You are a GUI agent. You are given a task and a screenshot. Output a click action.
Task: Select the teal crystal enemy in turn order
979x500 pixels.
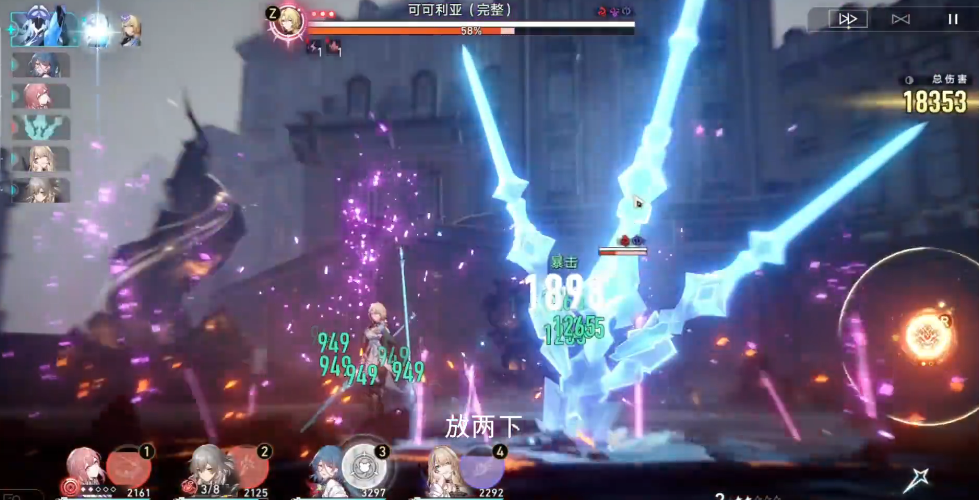click(43, 127)
